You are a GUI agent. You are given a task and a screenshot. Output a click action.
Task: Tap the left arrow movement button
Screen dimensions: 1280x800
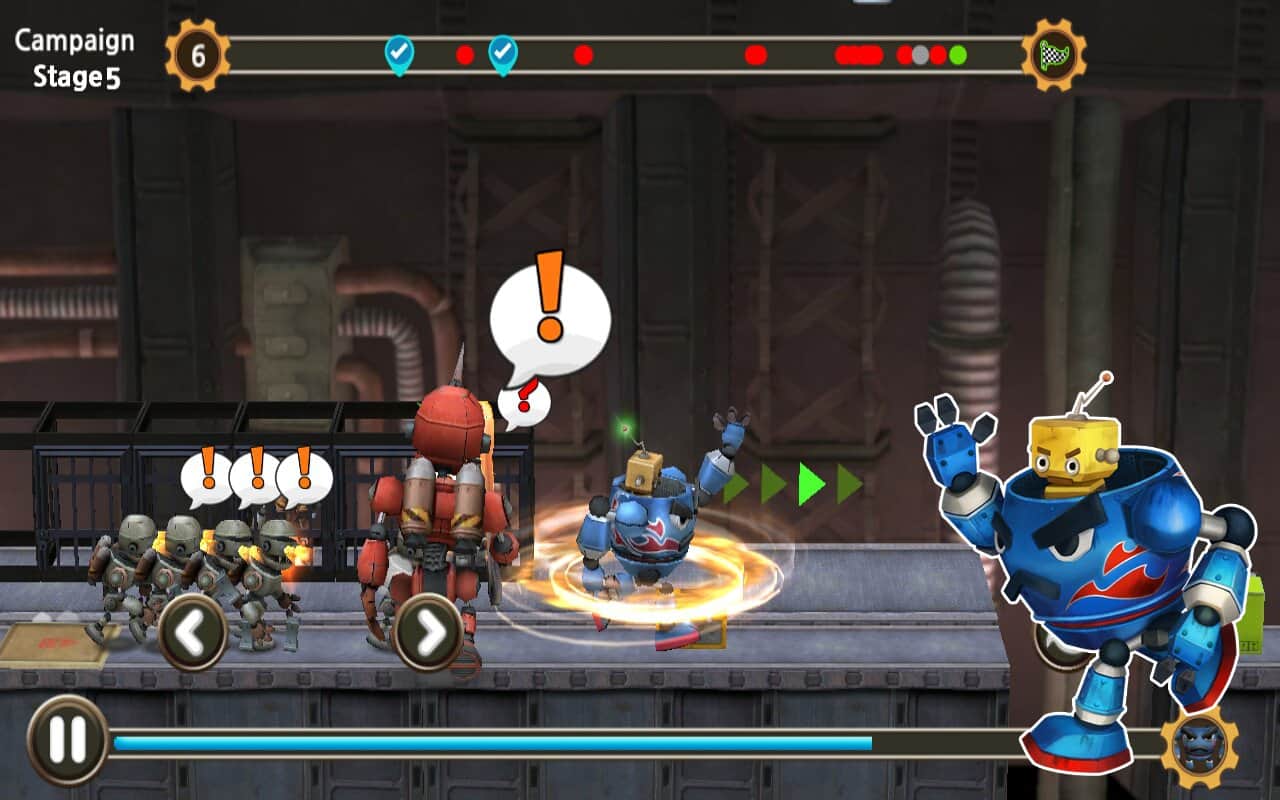(x=192, y=631)
